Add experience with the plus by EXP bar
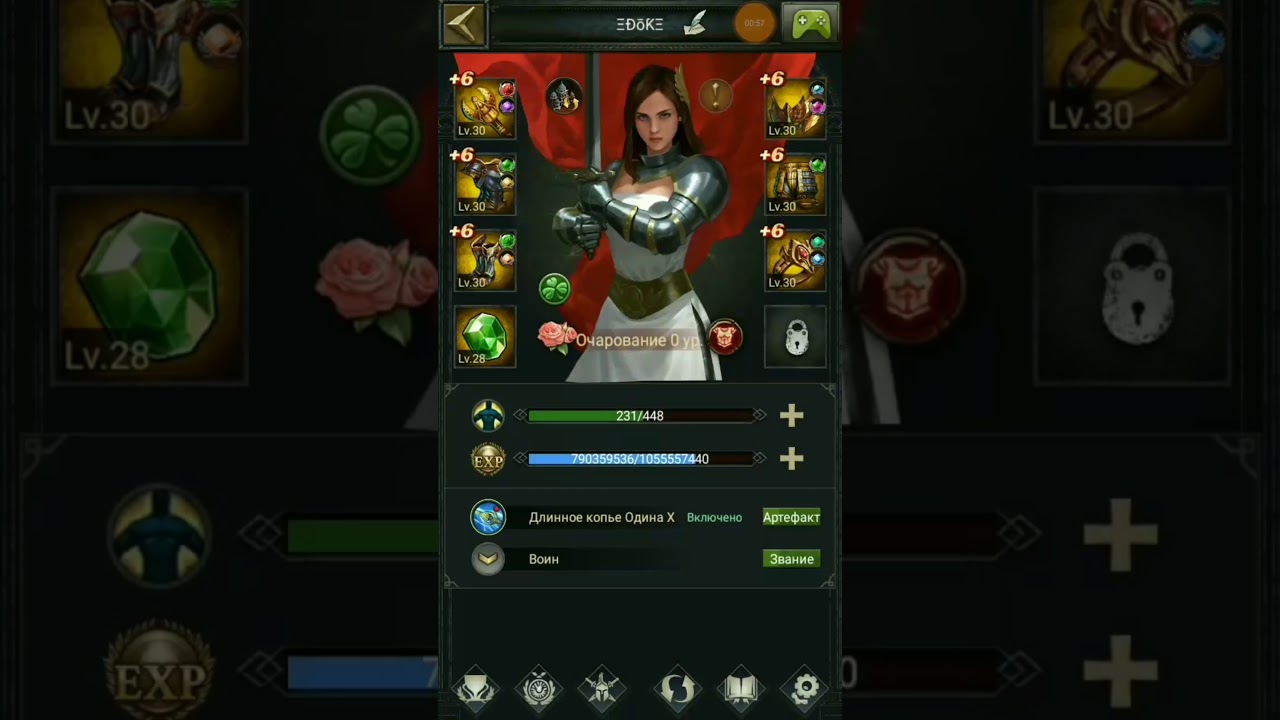This screenshot has width=1280, height=720. tap(791, 458)
